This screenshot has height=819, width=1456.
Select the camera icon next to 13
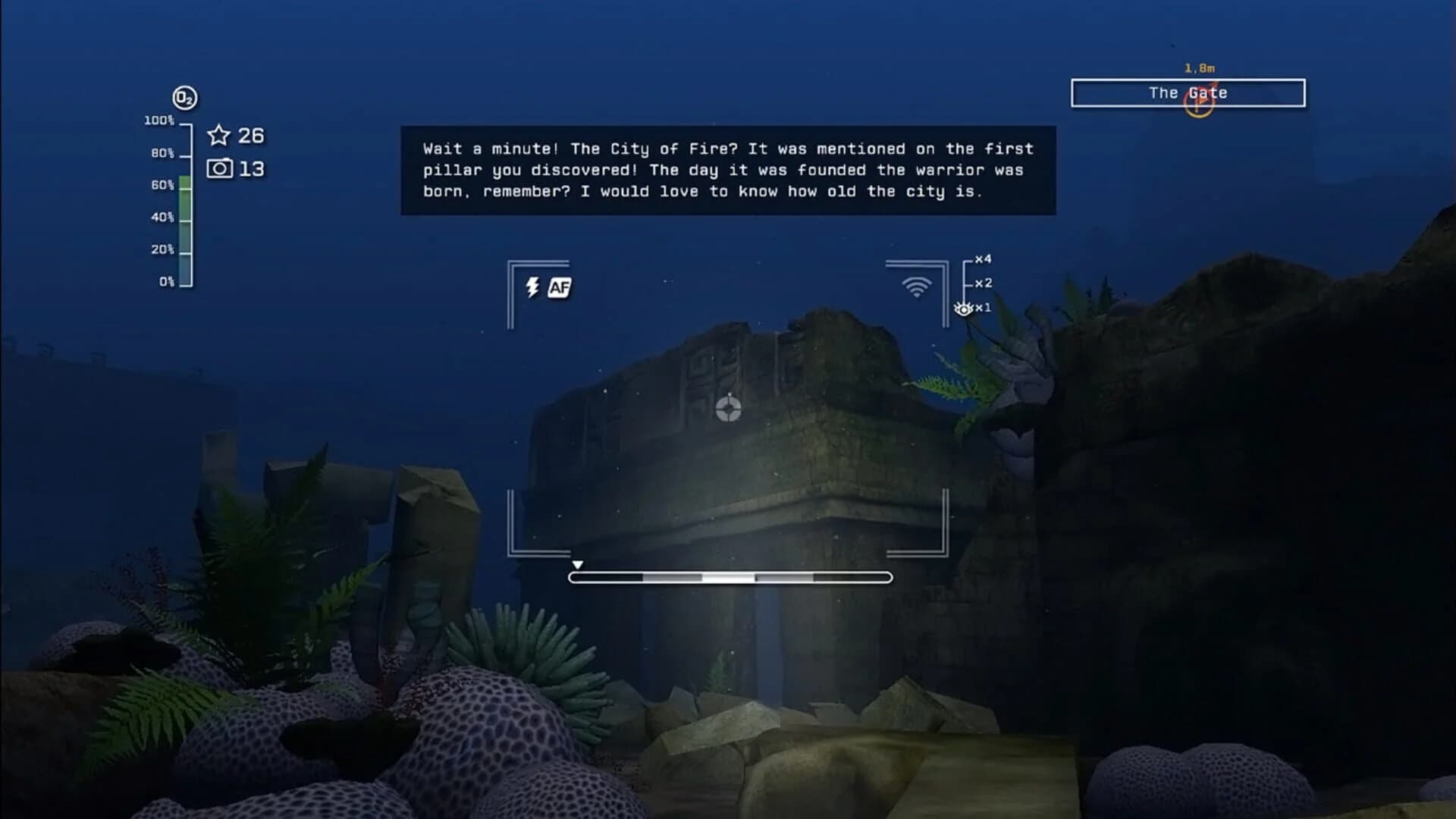click(x=219, y=168)
